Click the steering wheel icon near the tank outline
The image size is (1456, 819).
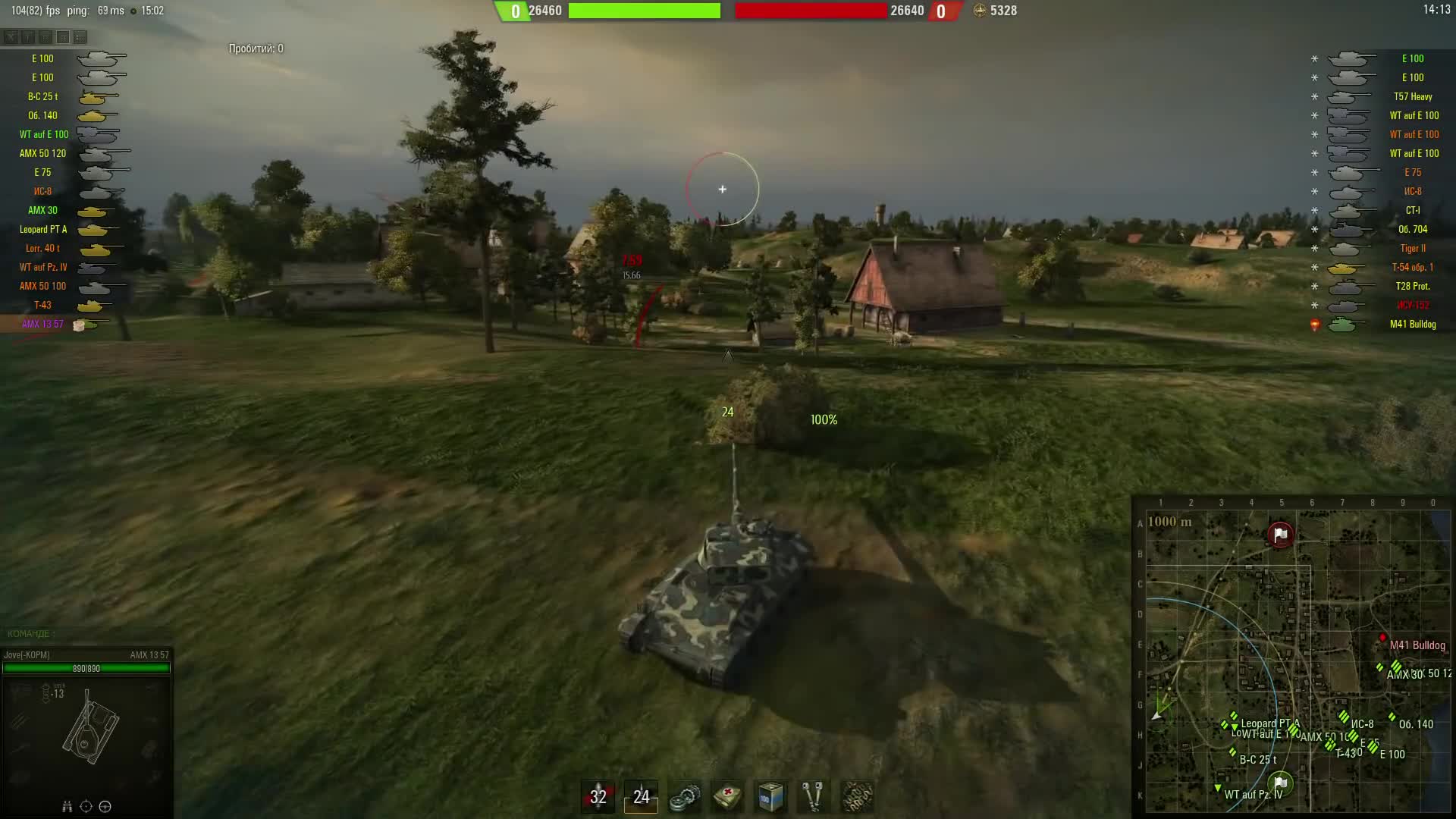point(105,806)
